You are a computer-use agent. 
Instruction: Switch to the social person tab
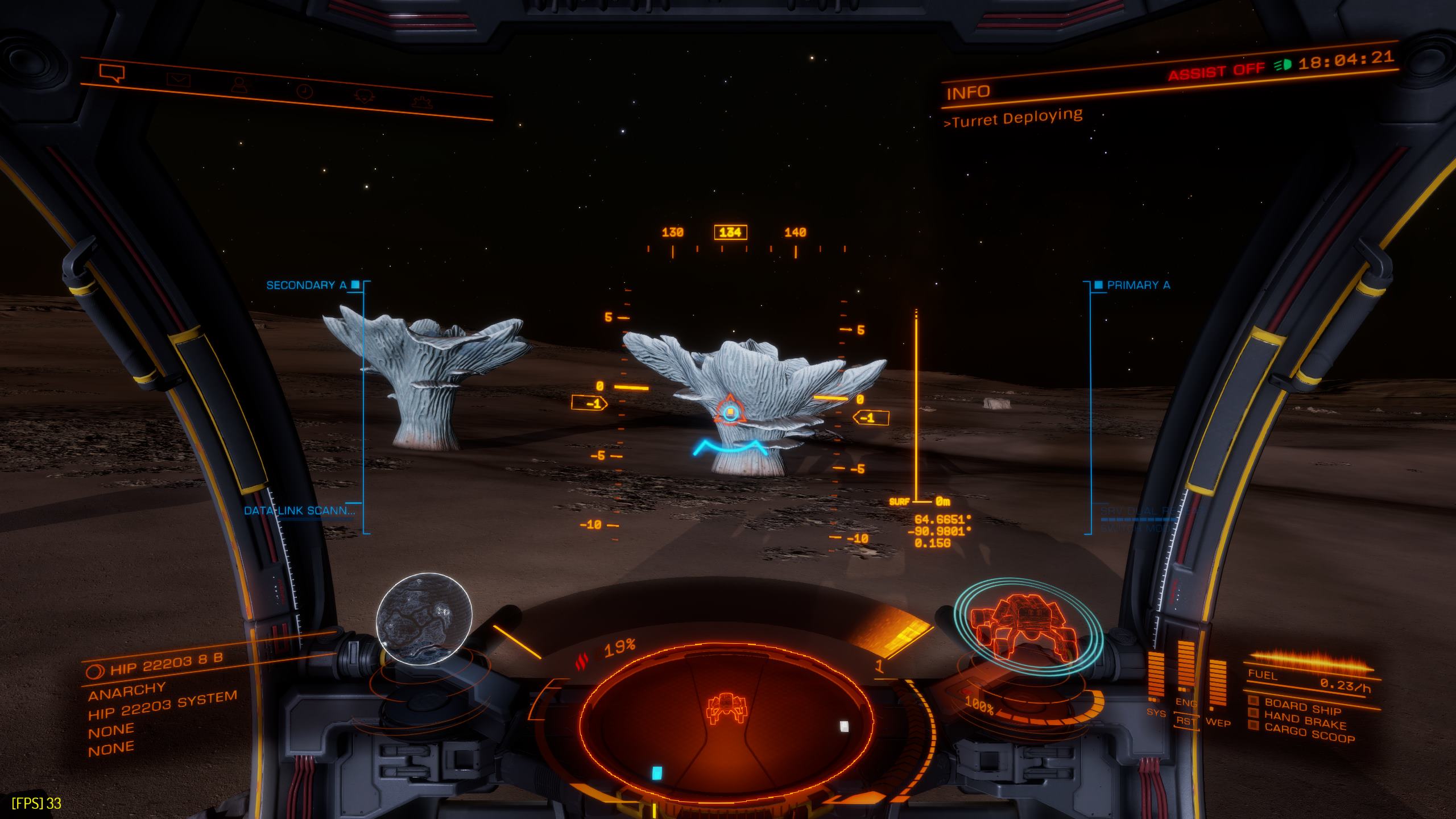click(240, 85)
